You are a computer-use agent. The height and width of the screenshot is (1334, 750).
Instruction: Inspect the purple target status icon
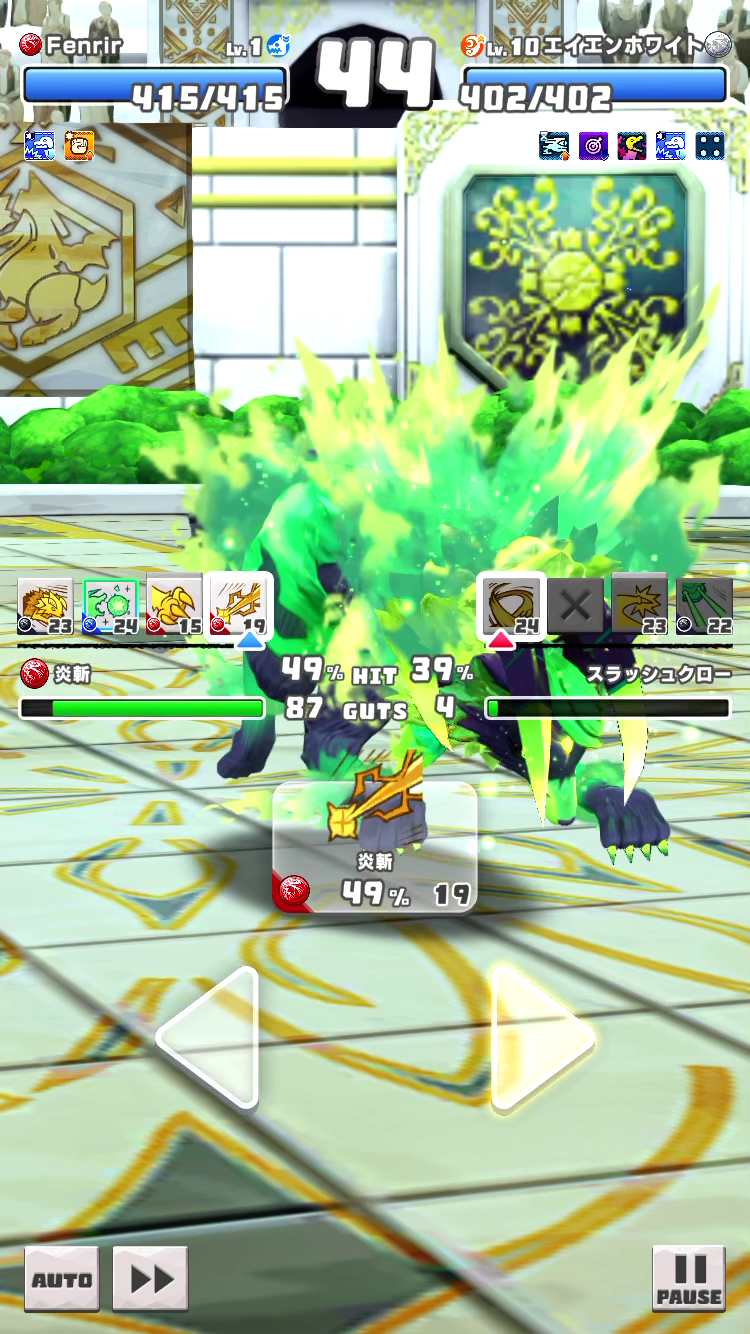(593, 146)
